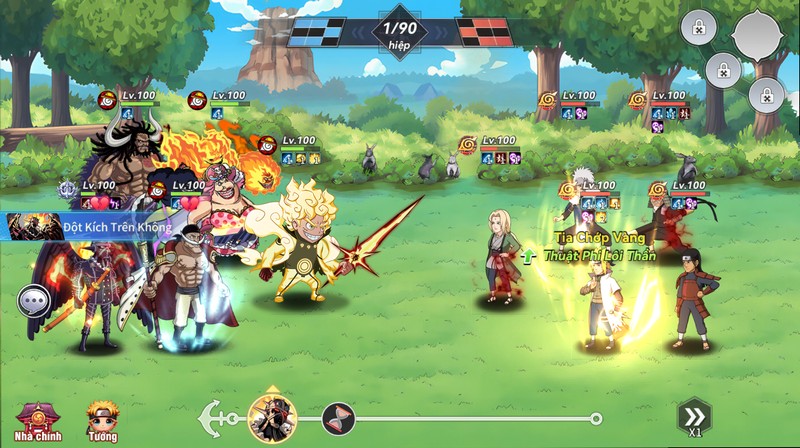This screenshot has height=448, width=800.
Task: Open the chat speech bubble
Action: click(x=33, y=299)
